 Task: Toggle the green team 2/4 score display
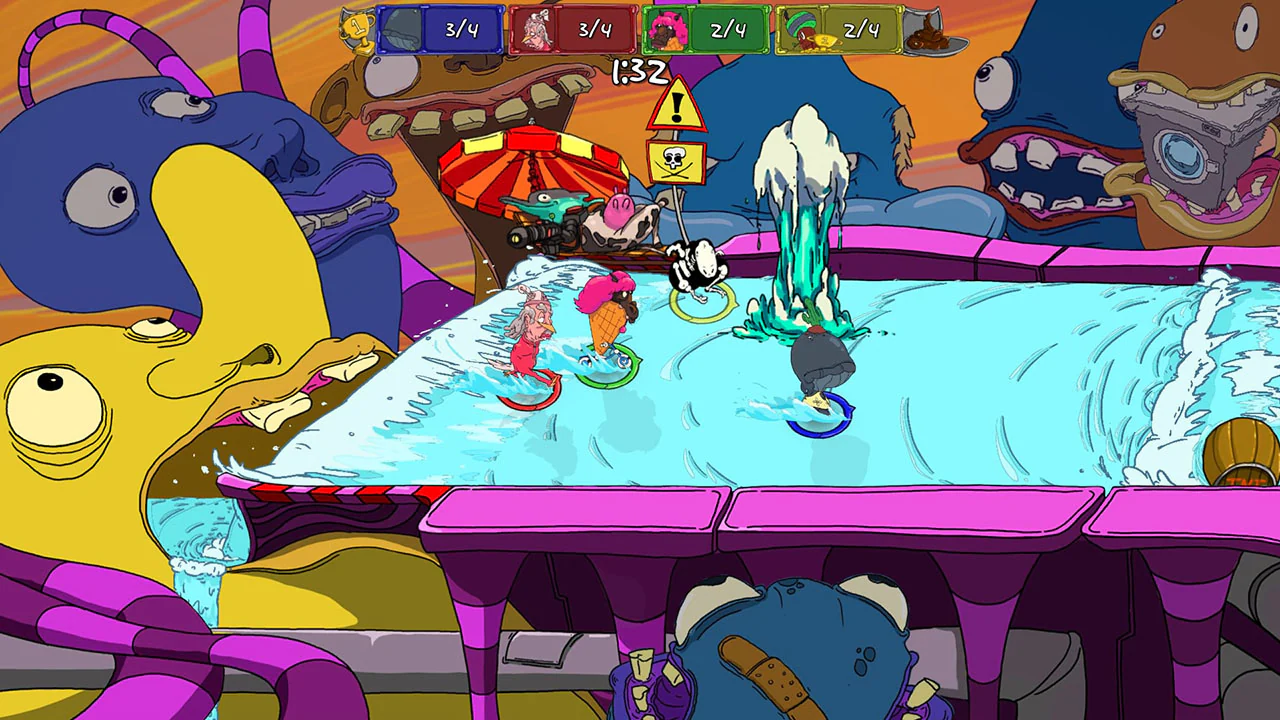(728, 29)
